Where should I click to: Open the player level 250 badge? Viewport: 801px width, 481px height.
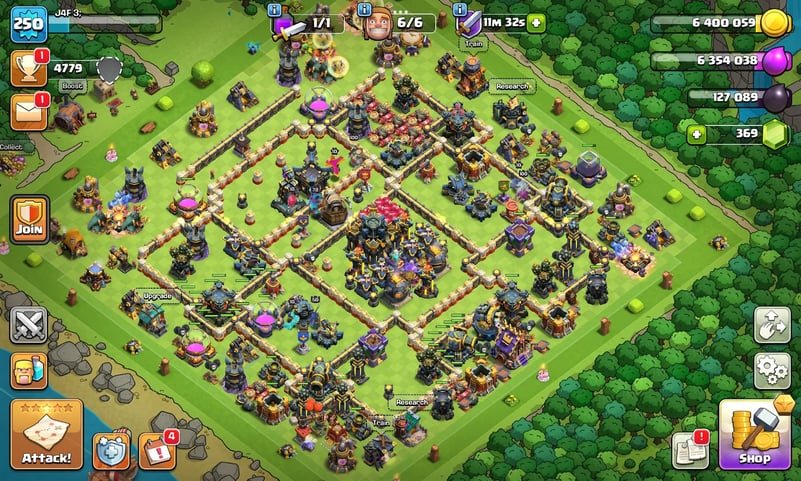tap(28, 23)
